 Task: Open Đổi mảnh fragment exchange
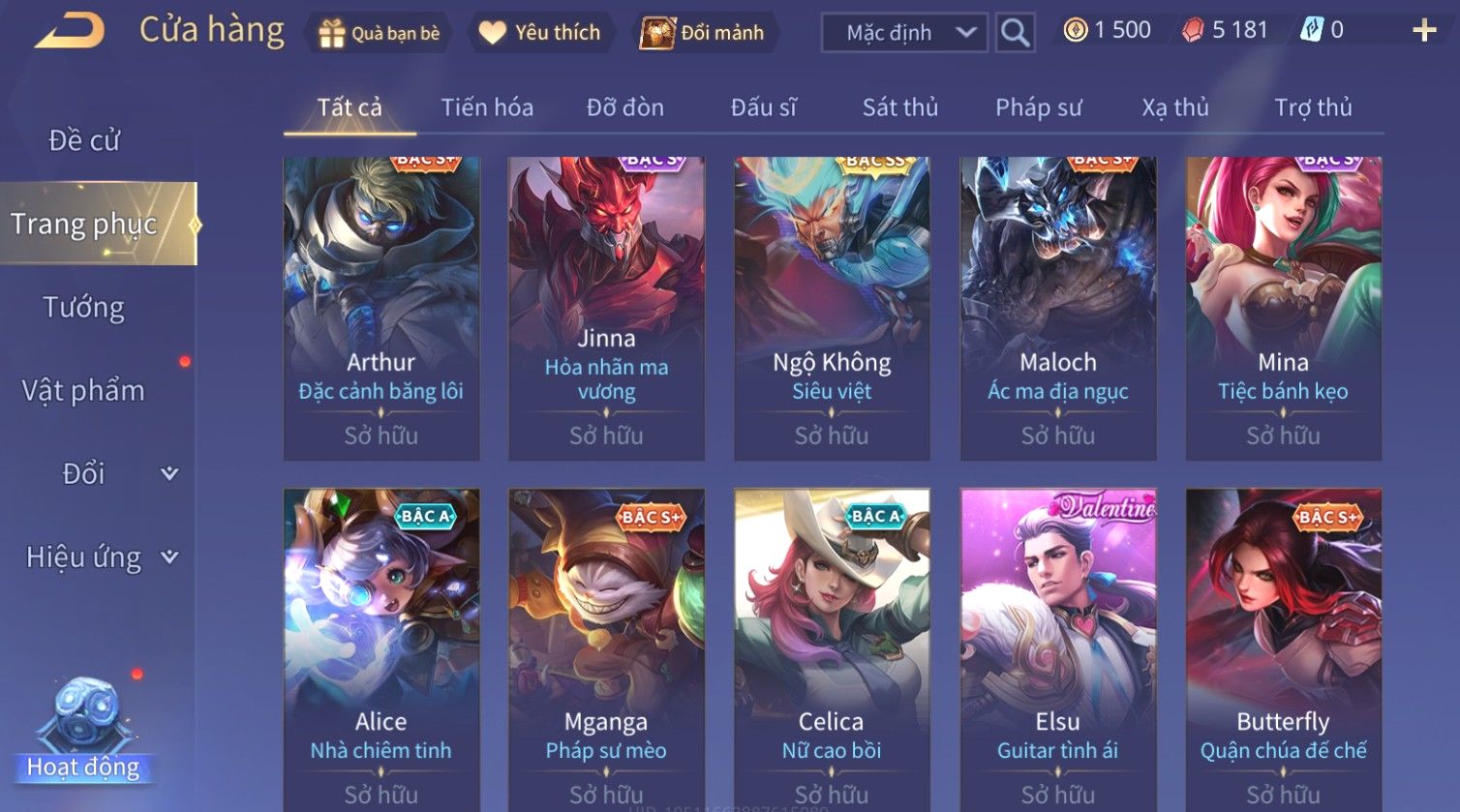coord(704,33)
